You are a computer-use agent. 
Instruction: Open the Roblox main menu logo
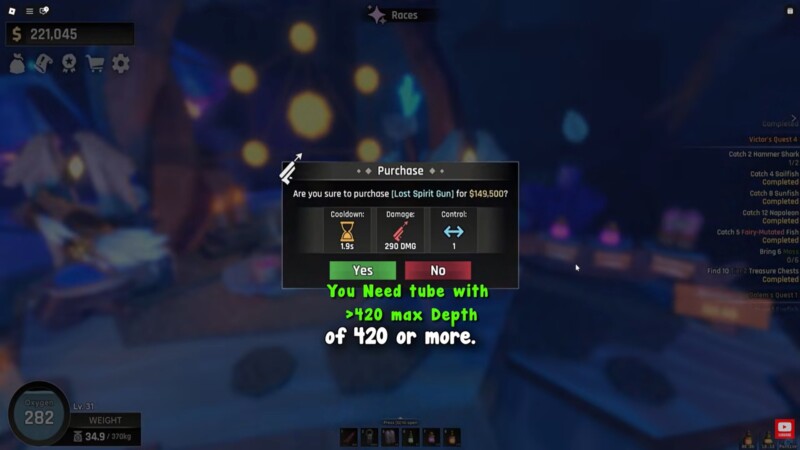(x=11, y=11)
